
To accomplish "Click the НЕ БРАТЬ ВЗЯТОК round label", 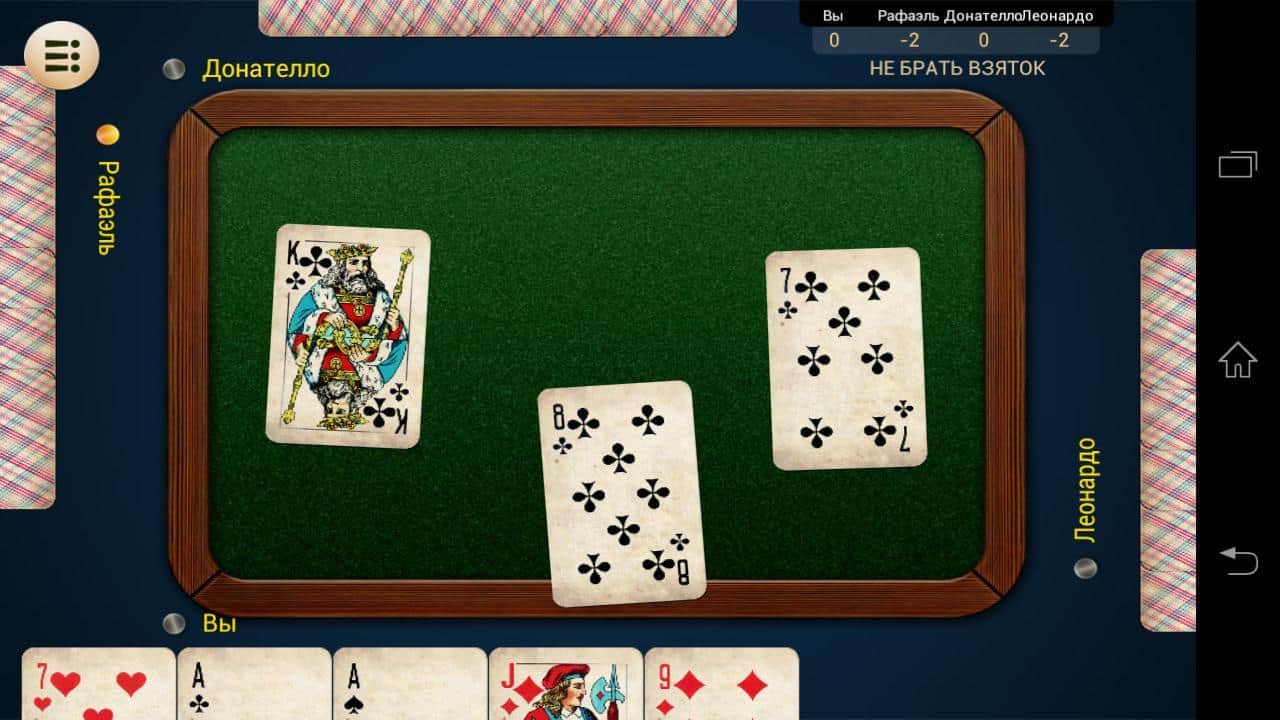I will tap(957, 67).
